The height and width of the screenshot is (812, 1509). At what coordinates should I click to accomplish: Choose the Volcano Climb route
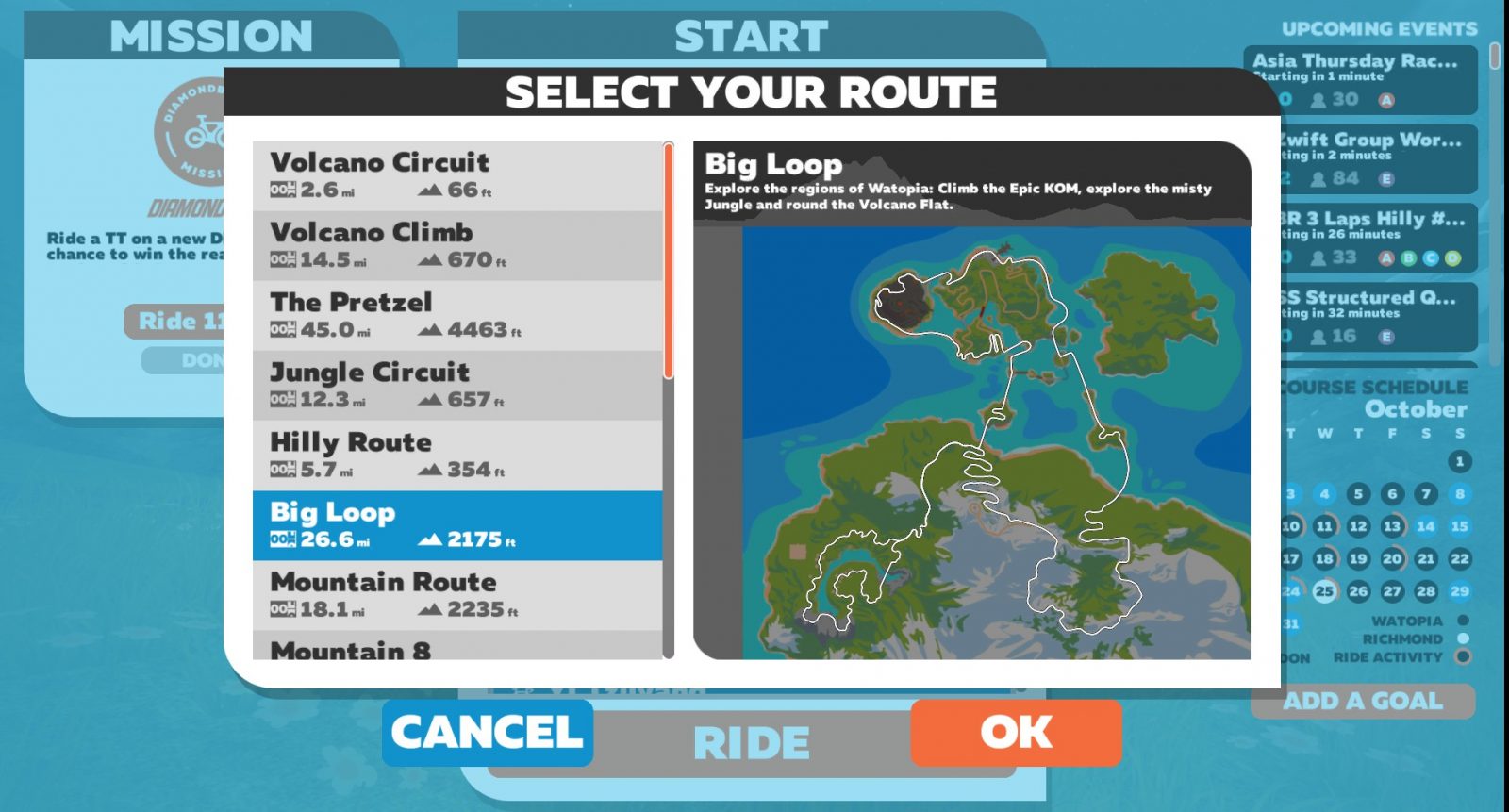tap(457, 245)
